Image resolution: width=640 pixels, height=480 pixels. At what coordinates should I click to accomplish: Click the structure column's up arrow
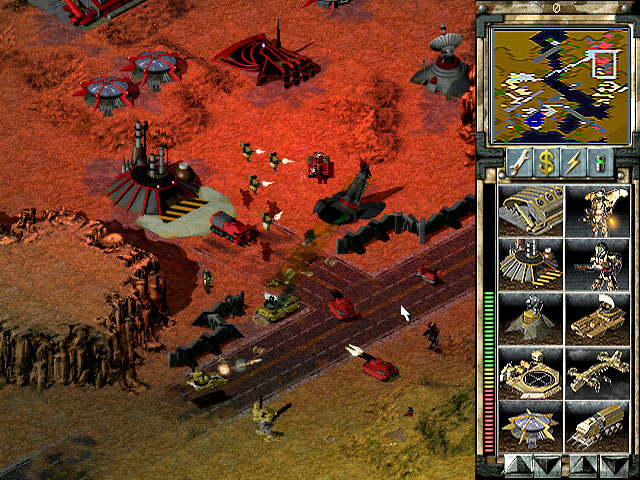click(x=517, y=464)
